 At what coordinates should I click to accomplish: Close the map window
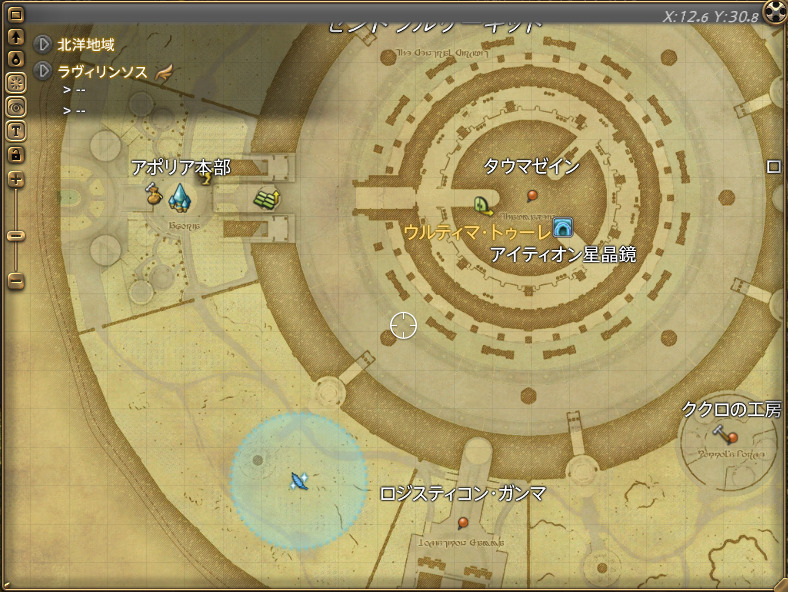pyautogui.click(x=775, y=12)
